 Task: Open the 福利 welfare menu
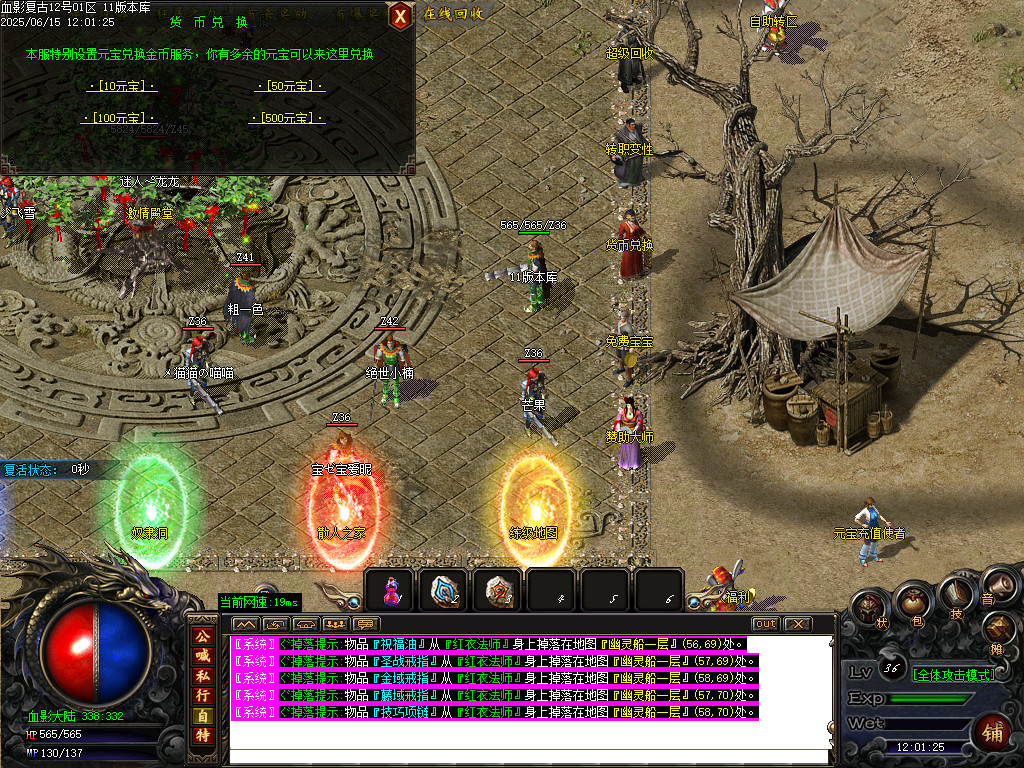(730, 590)
